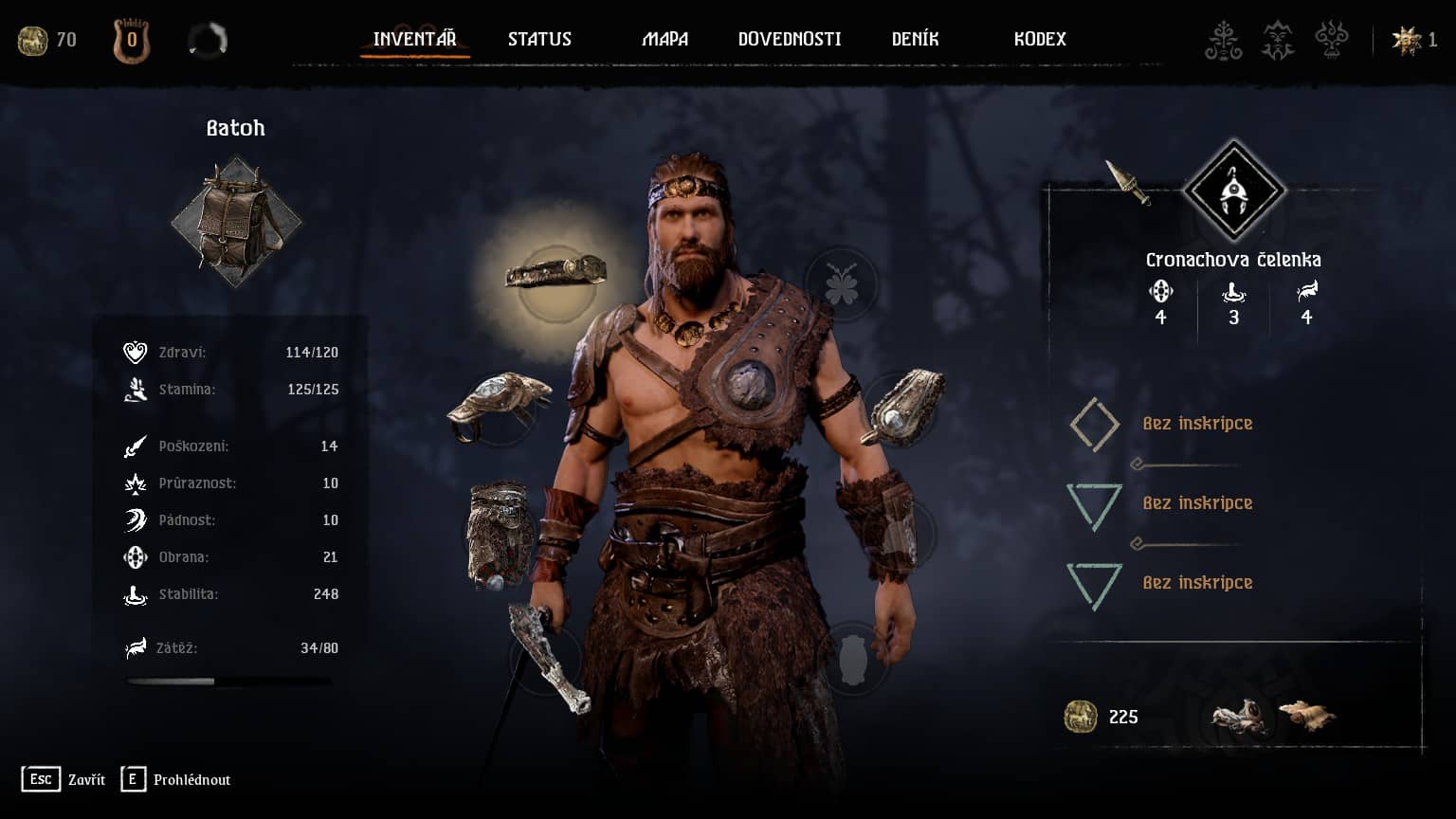Inspect the item with Prohlédnout
Viewport: 1456px width, 819px height.
click(176, 779)
